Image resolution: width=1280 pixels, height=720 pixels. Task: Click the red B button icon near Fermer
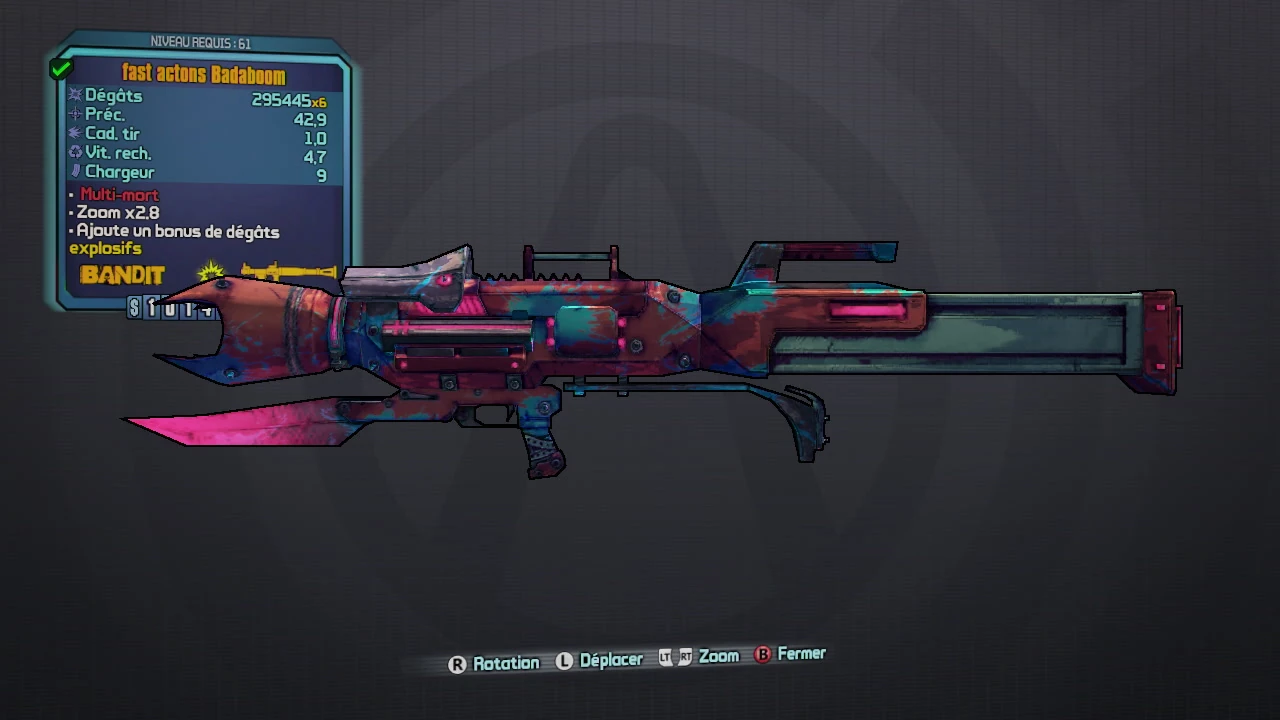click(762, 654)
